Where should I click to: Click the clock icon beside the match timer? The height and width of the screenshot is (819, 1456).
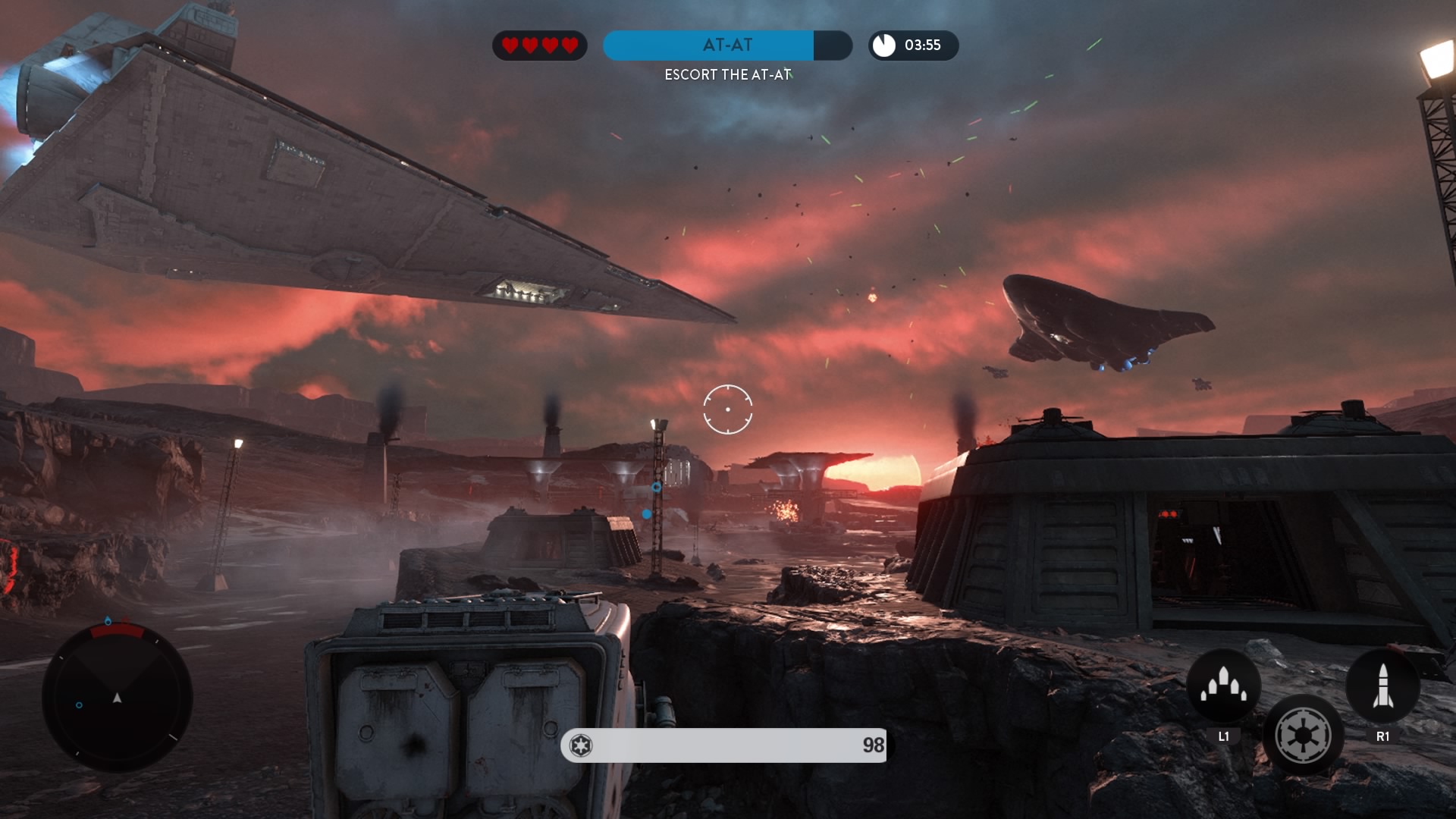tap(884, 45)
